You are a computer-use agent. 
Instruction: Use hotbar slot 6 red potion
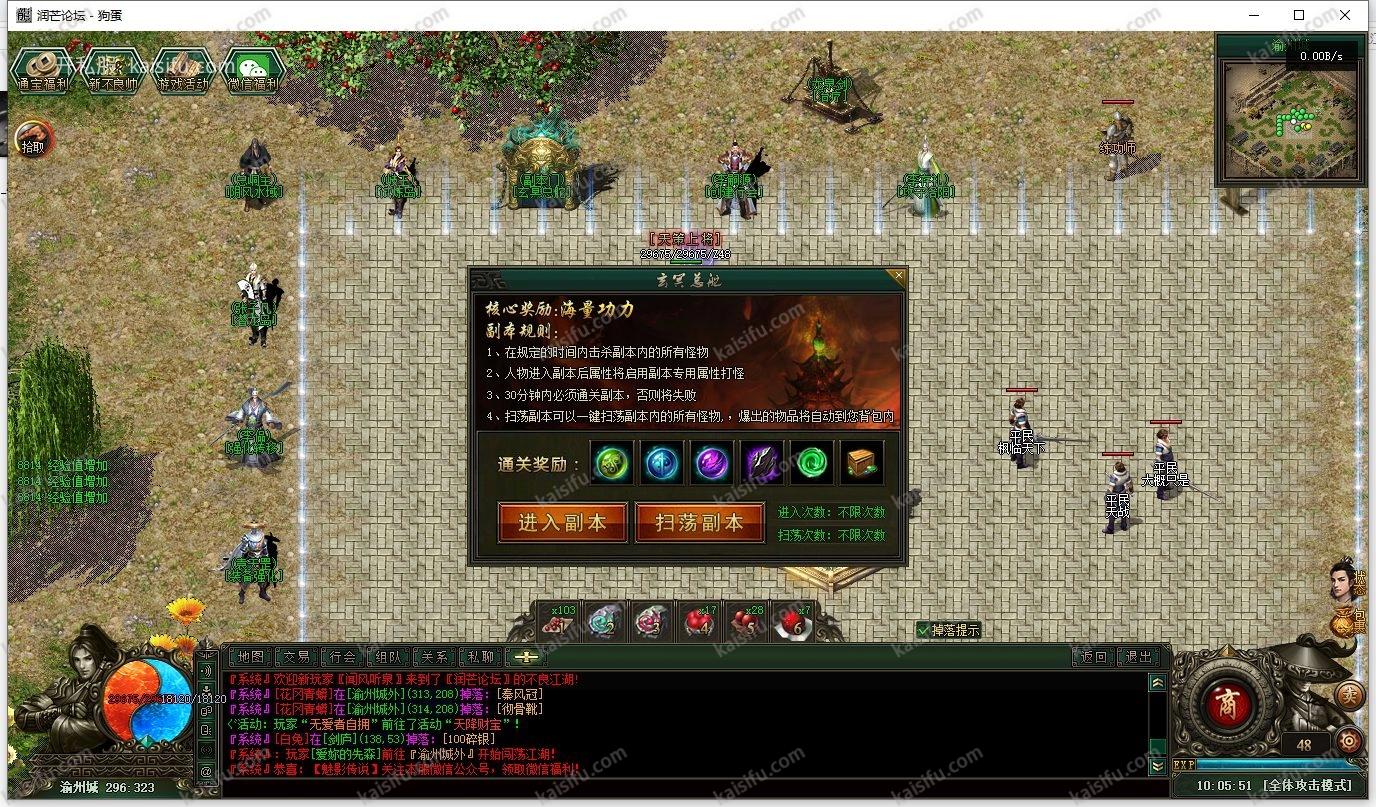coord(792,624)
